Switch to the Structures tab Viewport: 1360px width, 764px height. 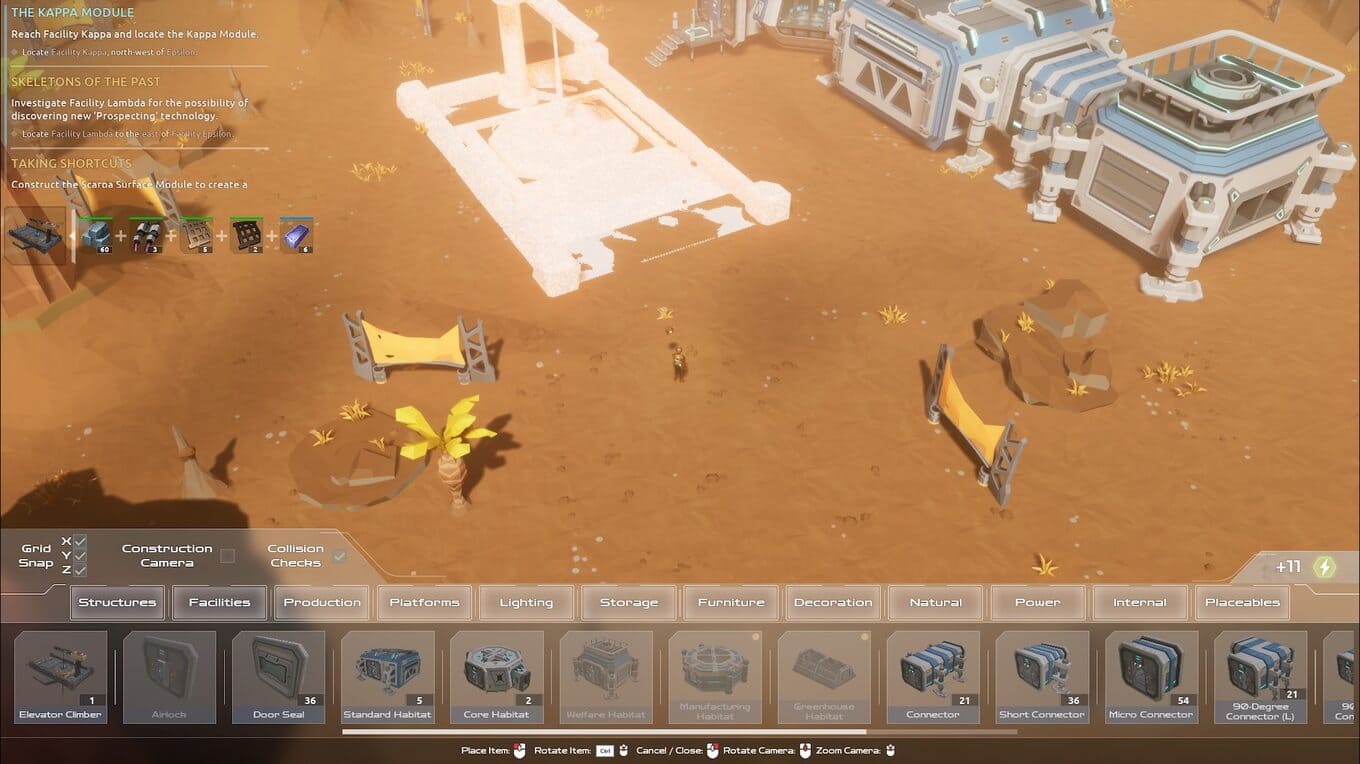[117, 602]
